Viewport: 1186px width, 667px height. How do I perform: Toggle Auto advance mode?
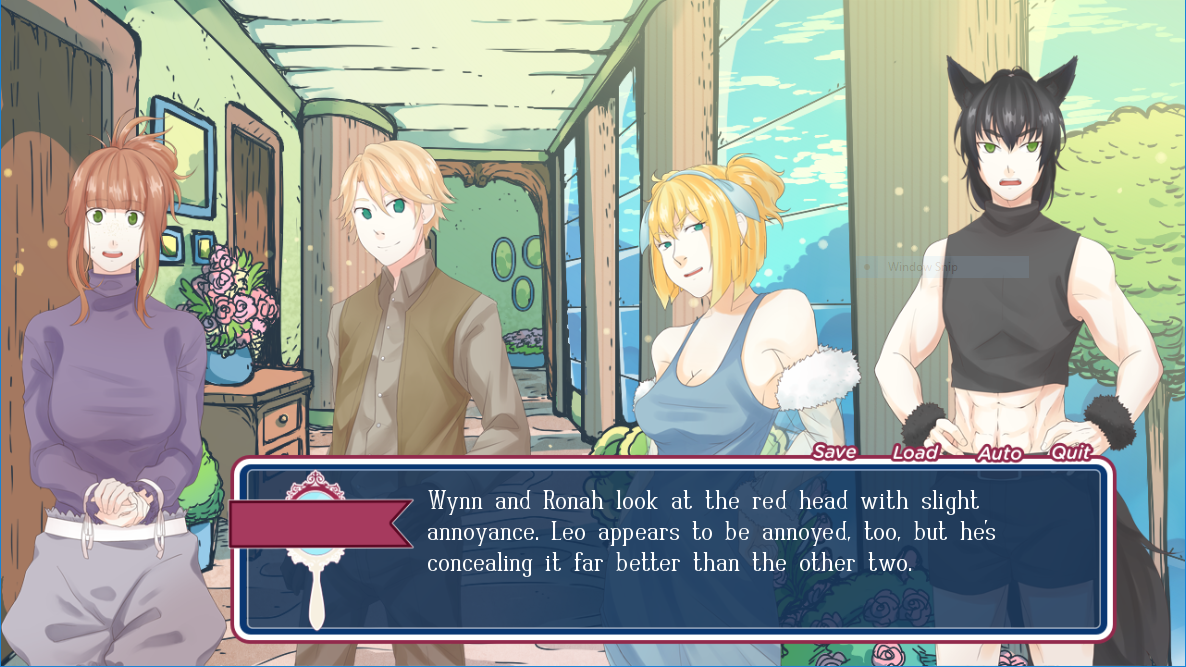[998, 454]
